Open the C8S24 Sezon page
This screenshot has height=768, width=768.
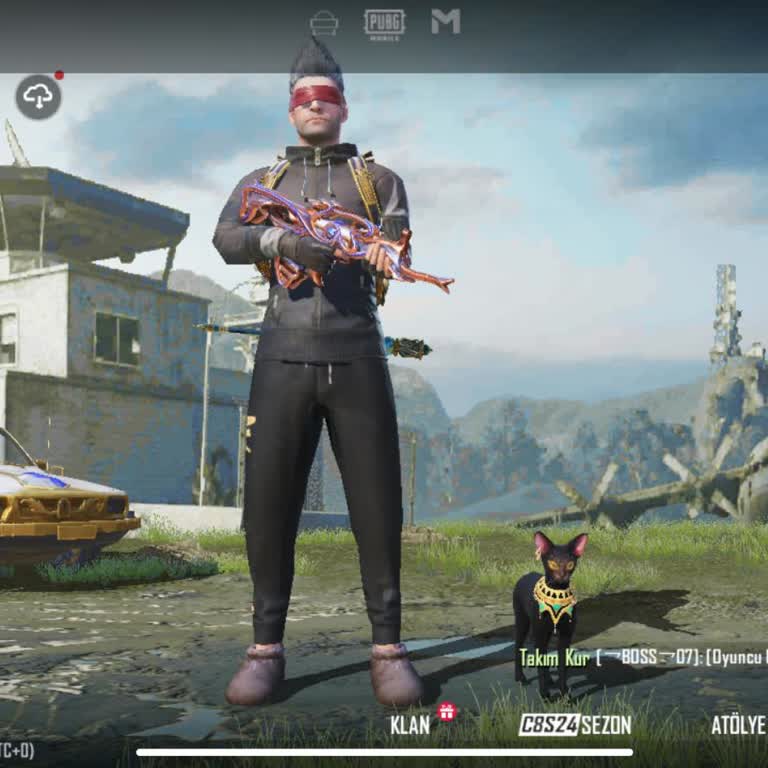coord(574,724)
